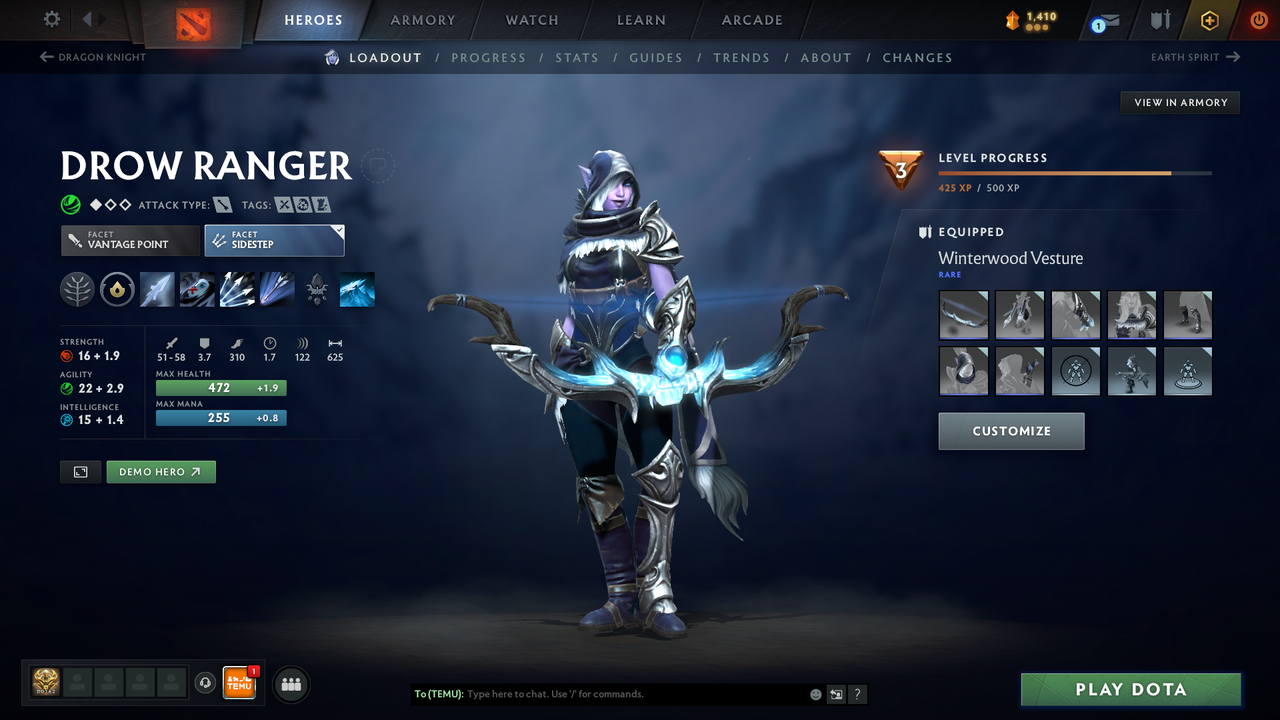
Task: Open the Gust ability icon
Action: (197, 289)
